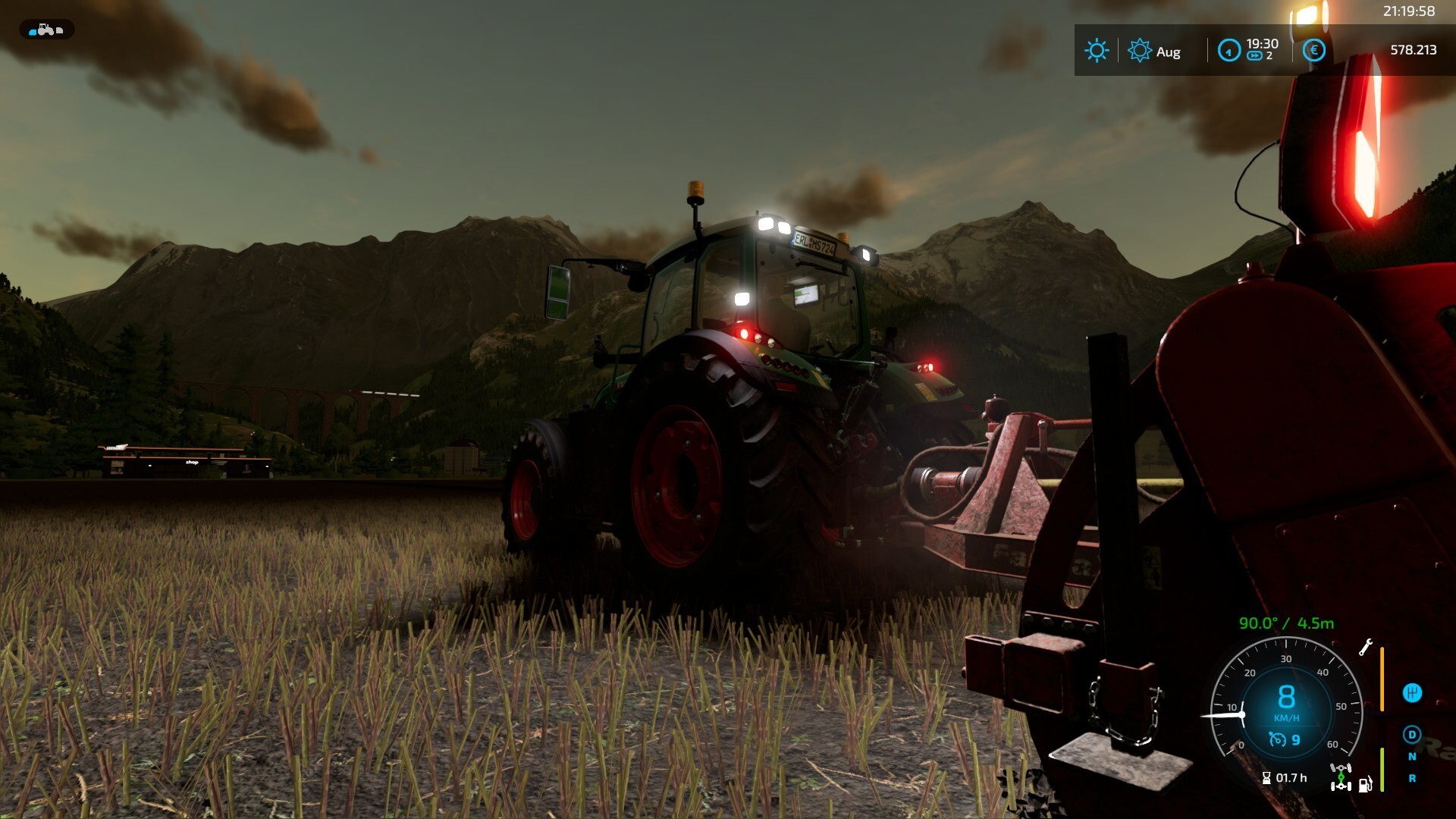
Task: Toggle the cruise control speed icon
Action: click(1279, 739)
